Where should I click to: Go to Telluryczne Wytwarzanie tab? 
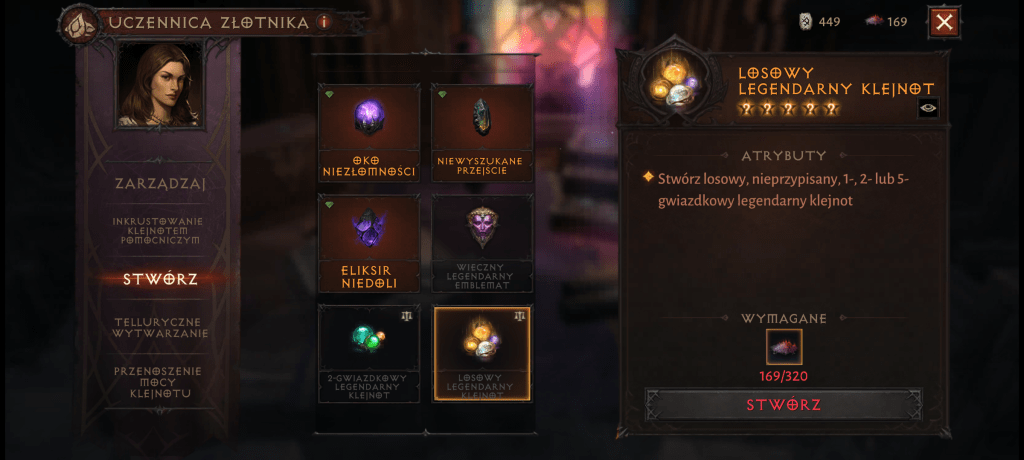pyautogui.click(x=160, y=327)
